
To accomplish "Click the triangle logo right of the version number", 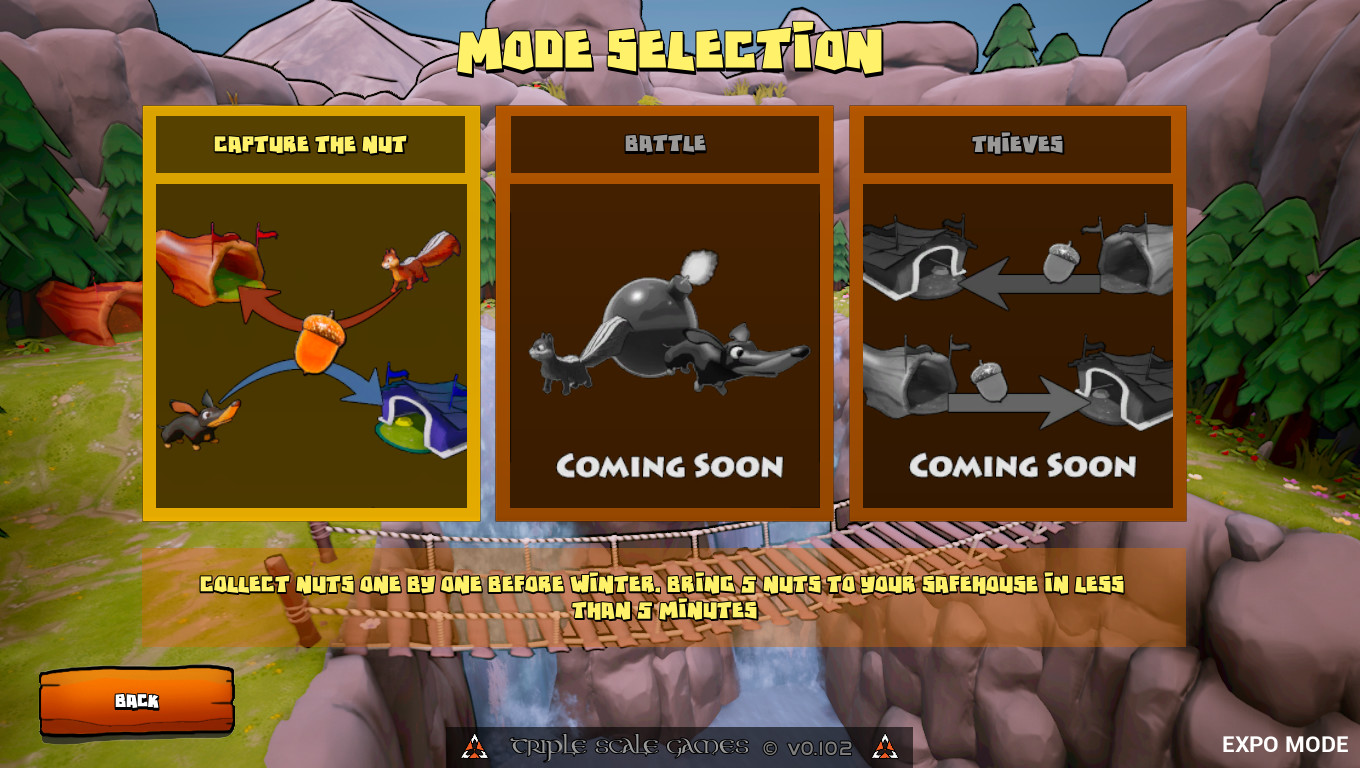I will point(884,745).
